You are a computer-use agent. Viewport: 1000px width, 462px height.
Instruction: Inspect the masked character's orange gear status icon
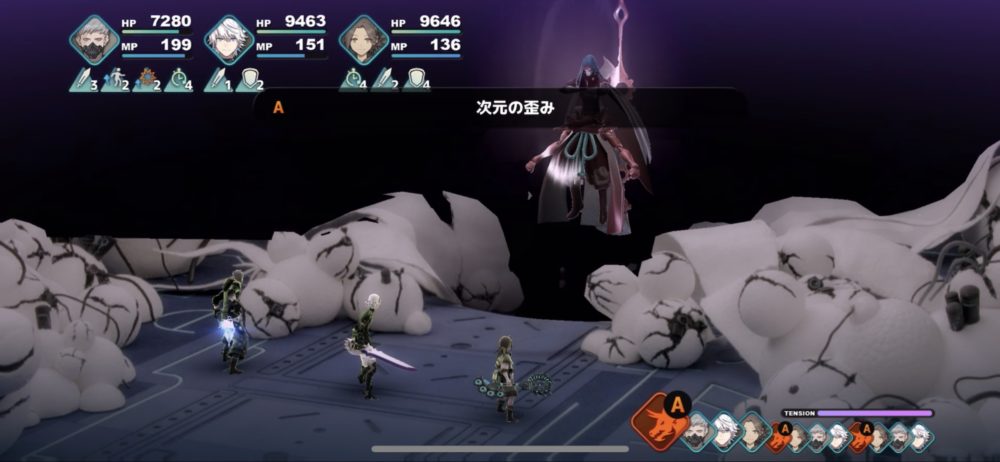146,80
